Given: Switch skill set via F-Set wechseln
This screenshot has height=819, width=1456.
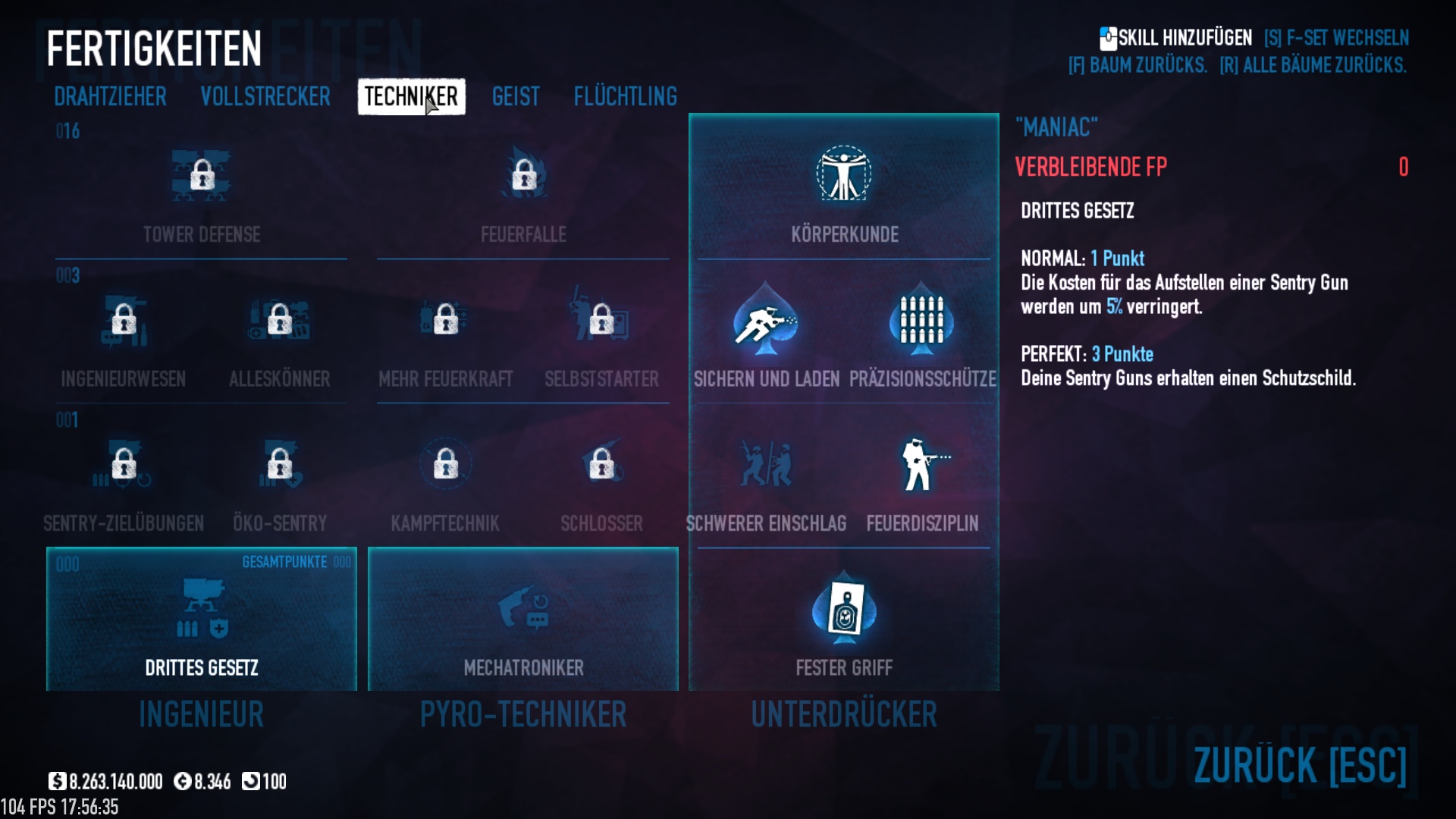Looking at the screenshot, I should tap(1336, 38).
